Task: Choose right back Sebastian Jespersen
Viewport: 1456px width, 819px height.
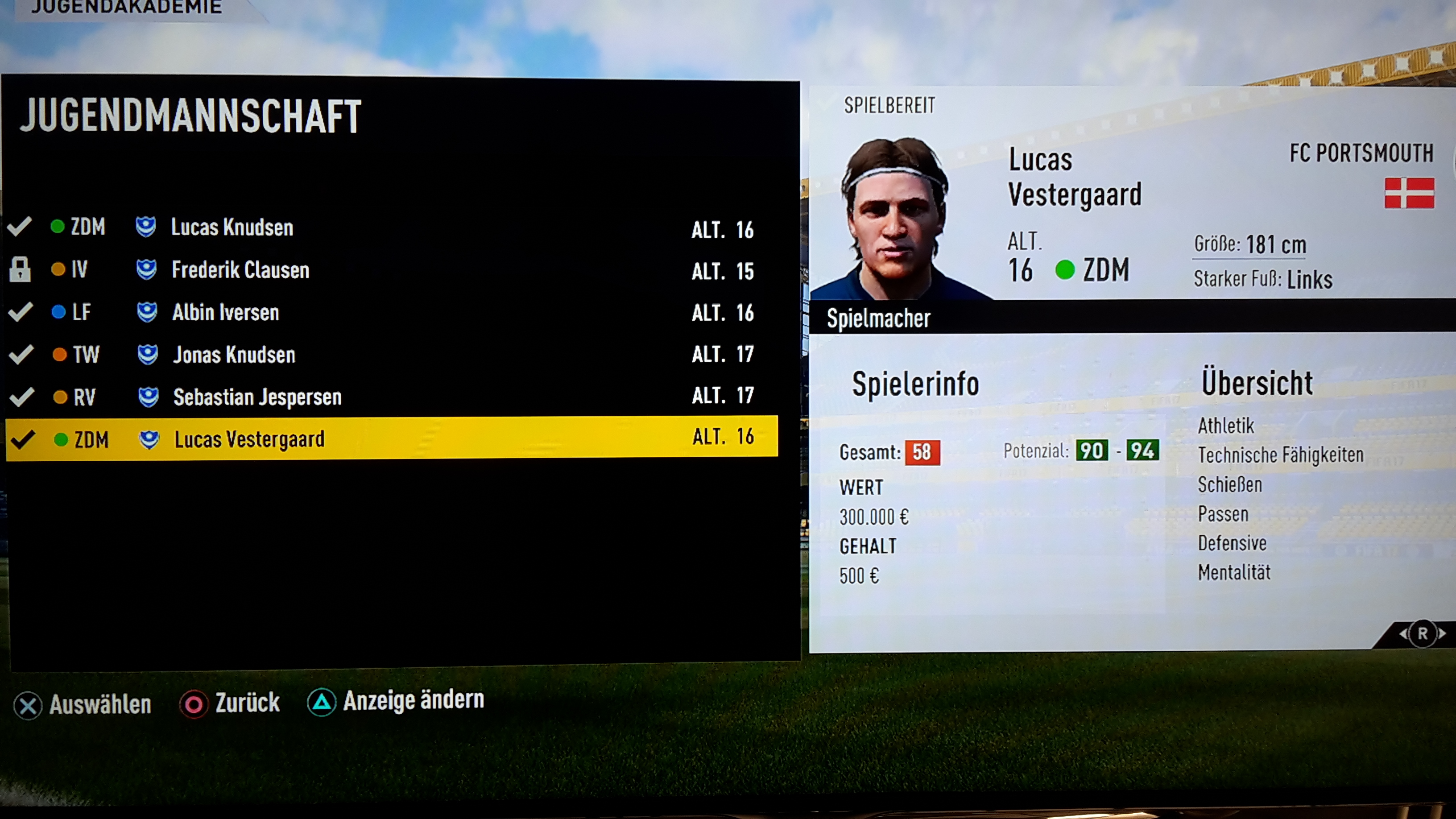Action: coord(257,397)
